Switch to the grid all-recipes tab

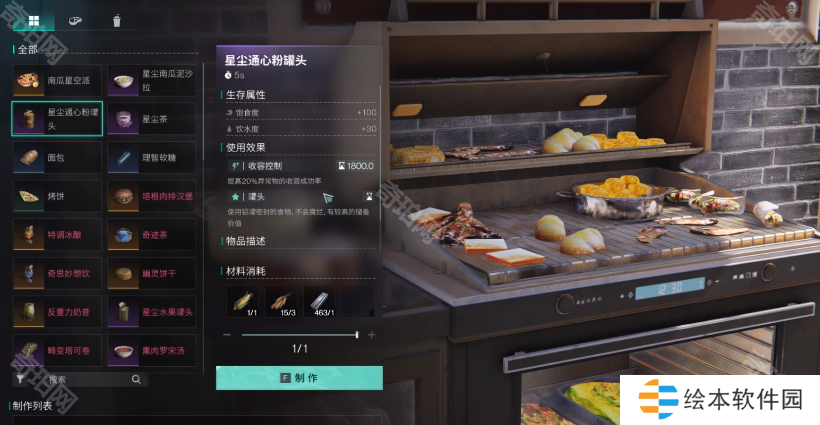pos(34,20)
